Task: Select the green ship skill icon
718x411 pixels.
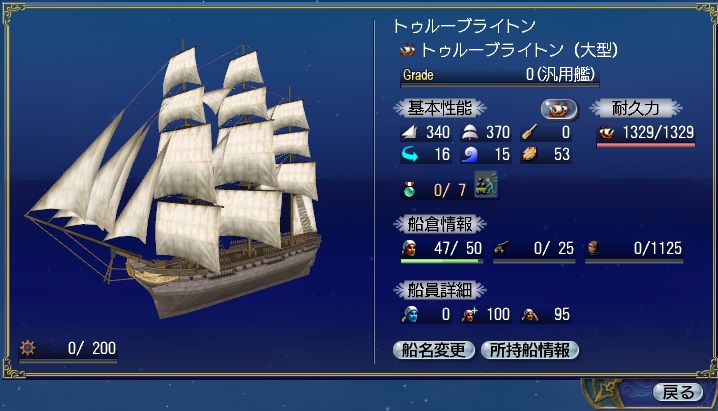Action: pyautogui.click(x=486, y=185)
